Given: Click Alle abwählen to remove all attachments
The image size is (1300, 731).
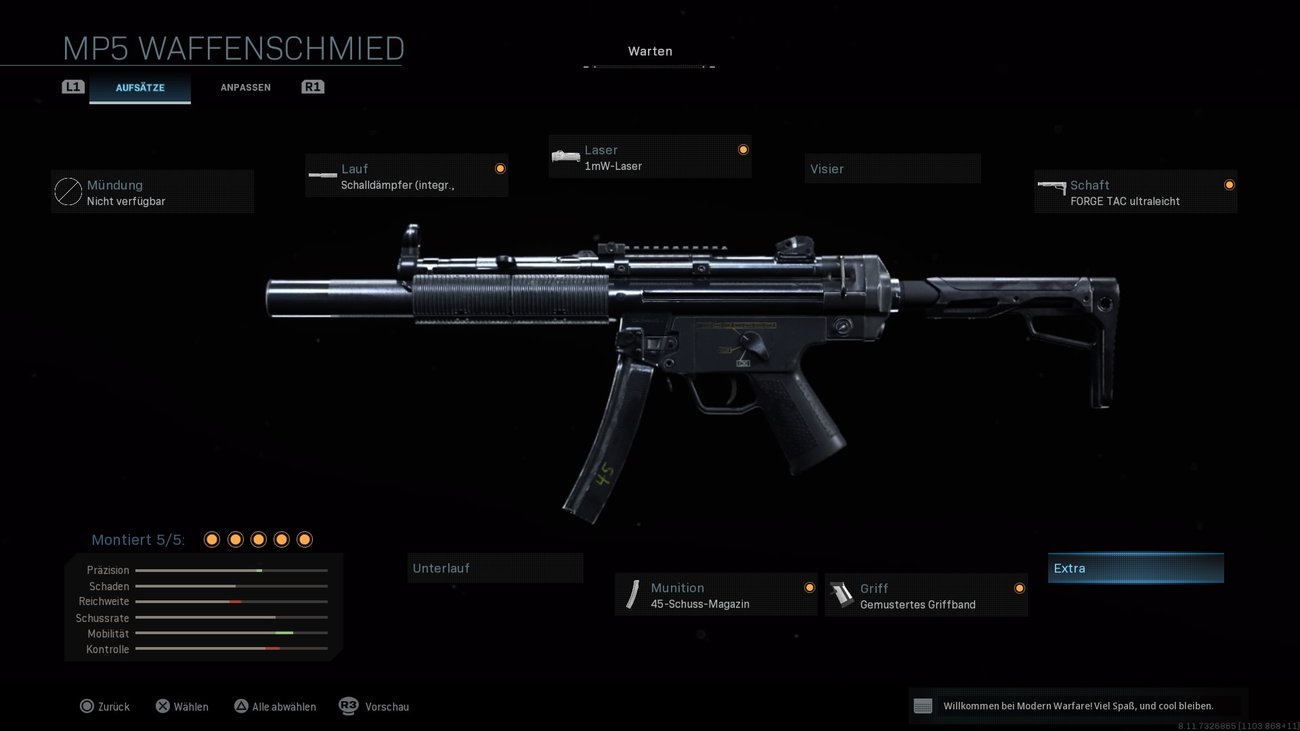Looking at the screenshot, I should [275, 706].
